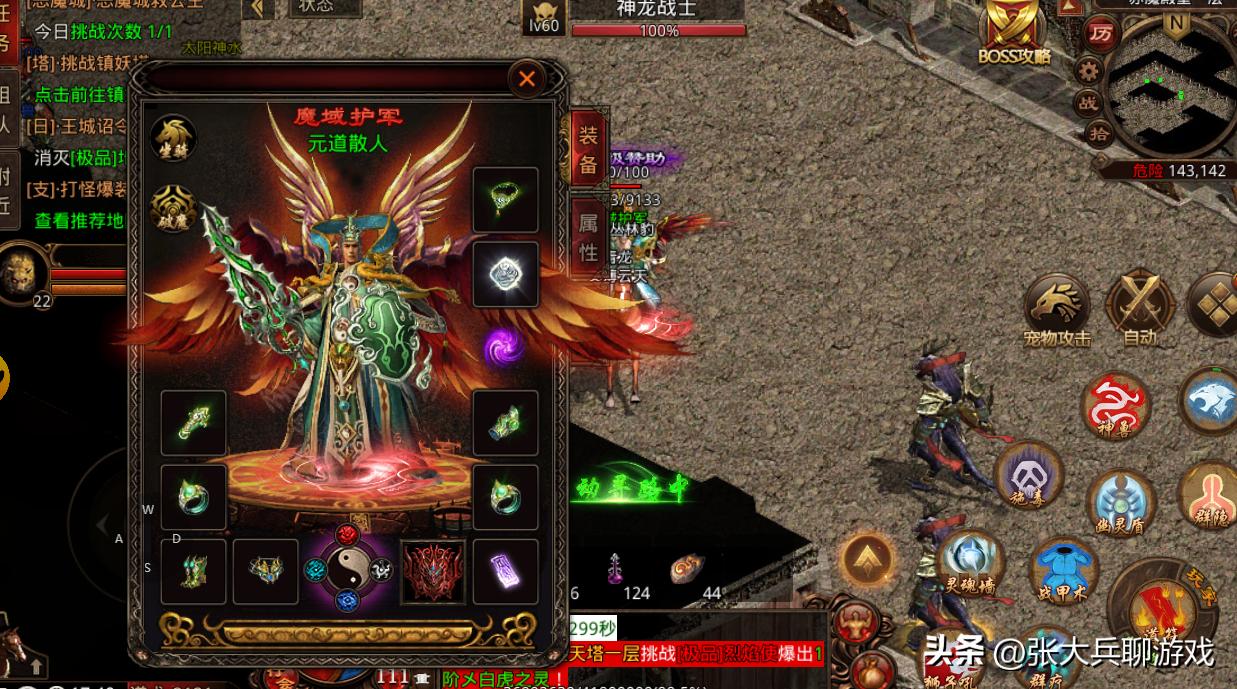Open the 破魔 icon in equipment panel

tap(173, 208)
